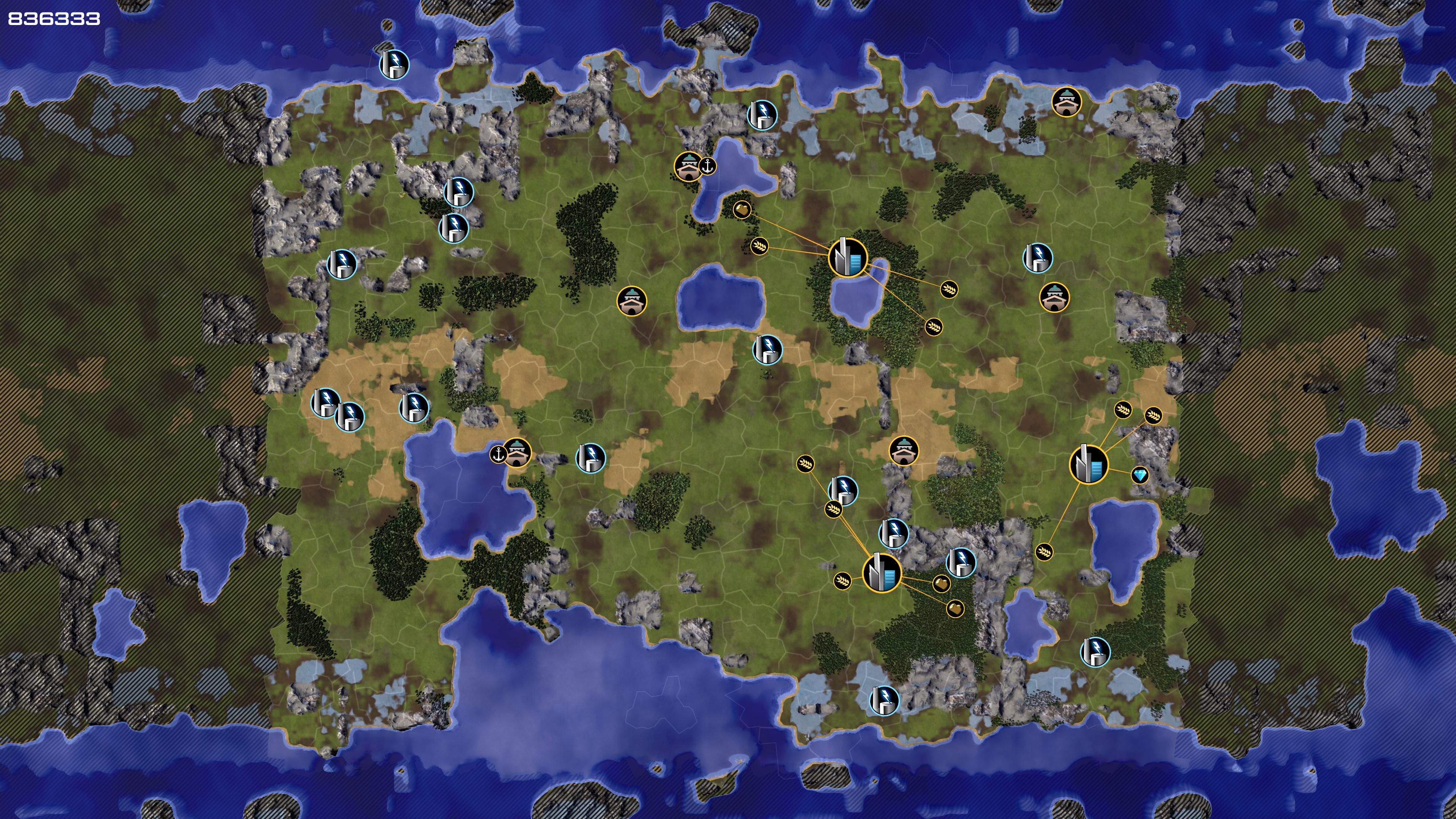This screenshot has height=819, width=1456.
Task: Select the blue diamond resource marker
Action: [1139, 475]
